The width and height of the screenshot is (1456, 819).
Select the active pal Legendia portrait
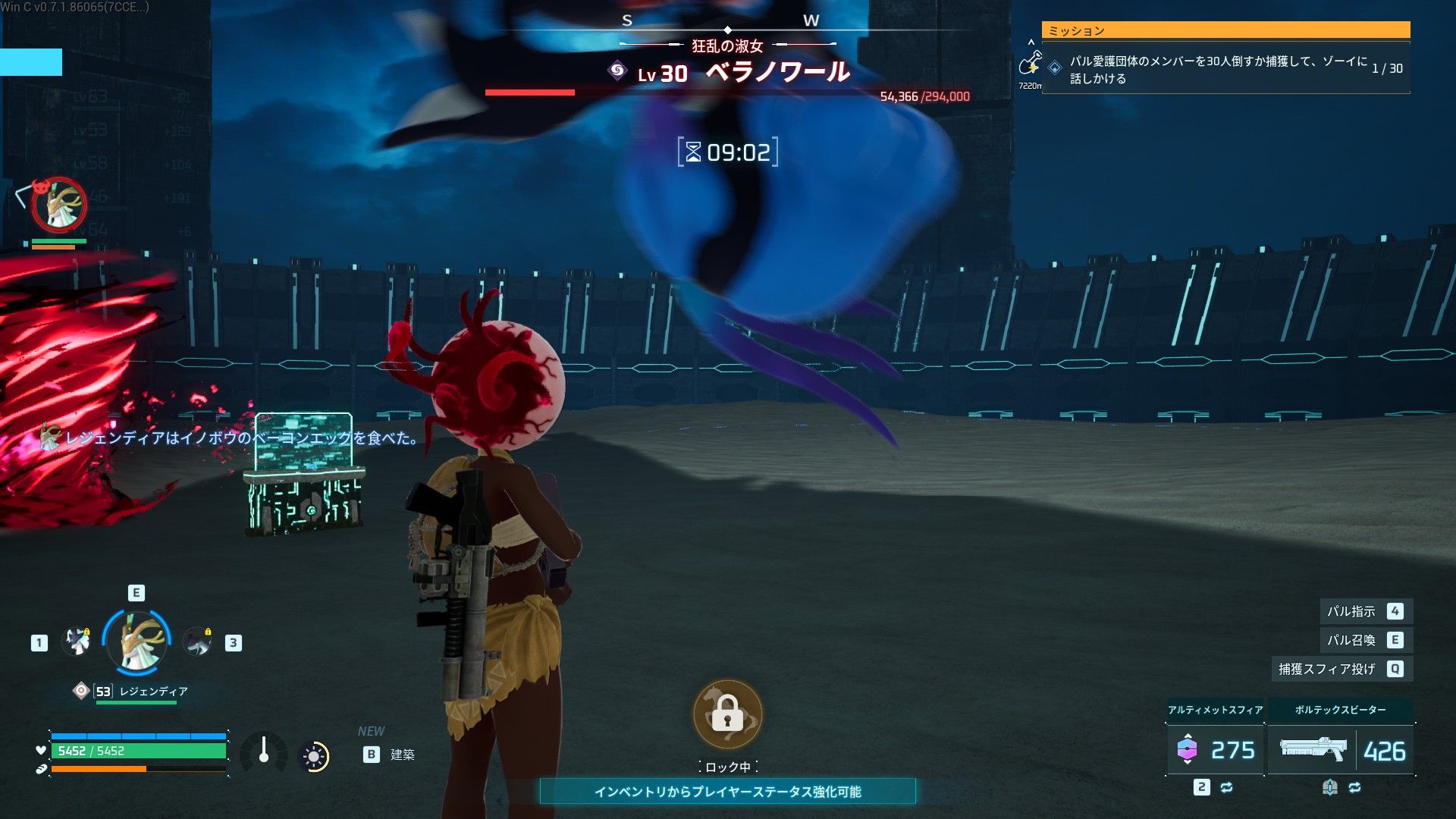click(137, 642)
